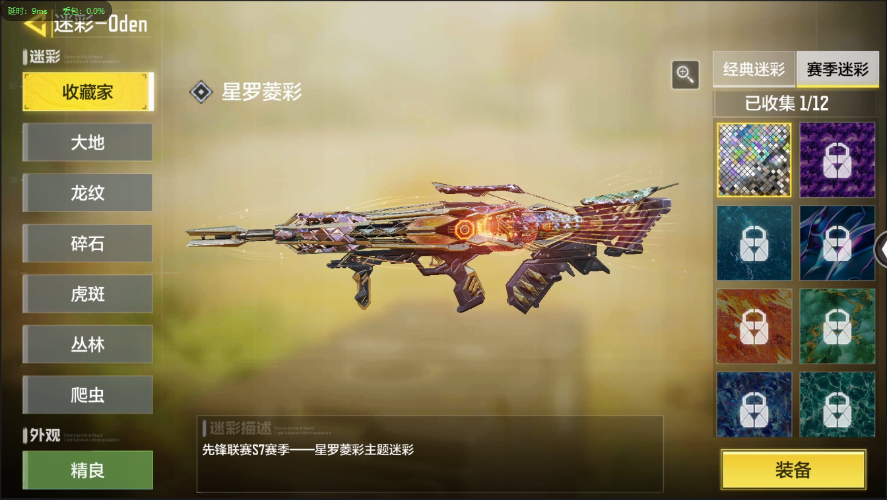Choose the locked purple camo thumbnail
This screenshot has width=887, height=500.
click(x=837, y=159)
